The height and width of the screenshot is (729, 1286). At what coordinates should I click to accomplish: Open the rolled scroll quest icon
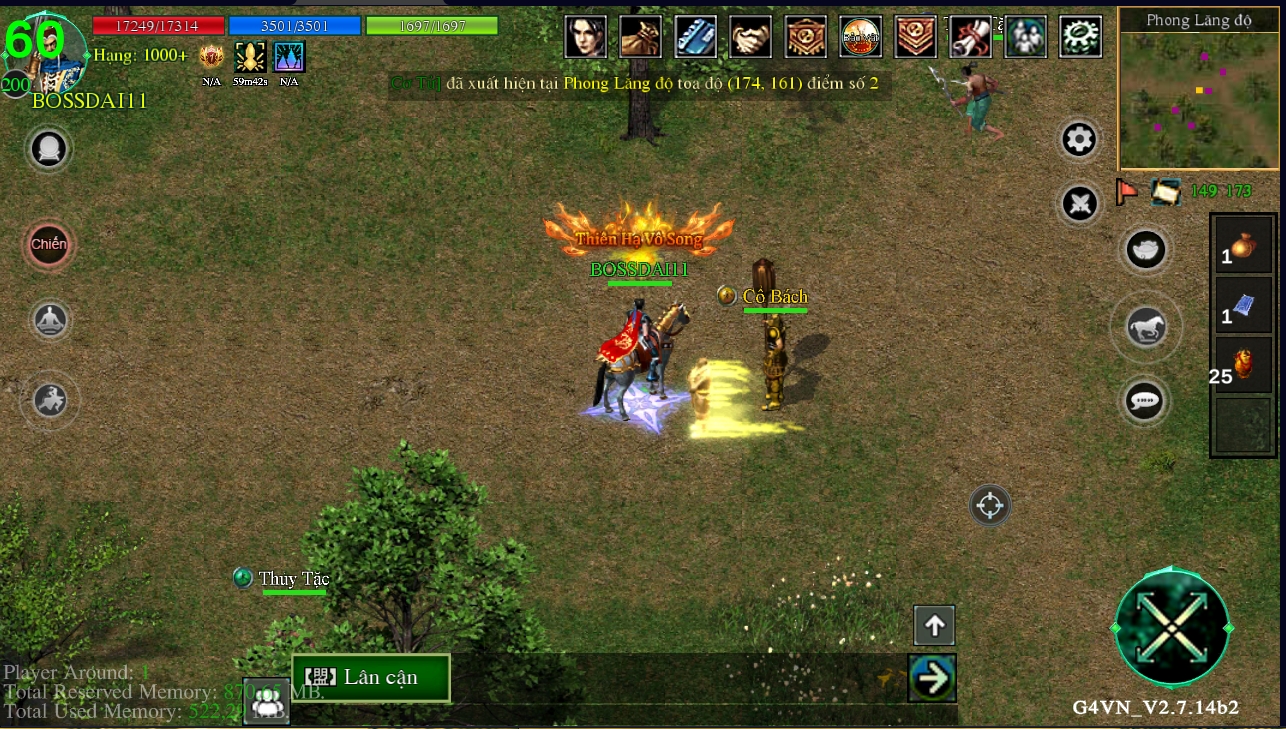(x=970, y=37)
